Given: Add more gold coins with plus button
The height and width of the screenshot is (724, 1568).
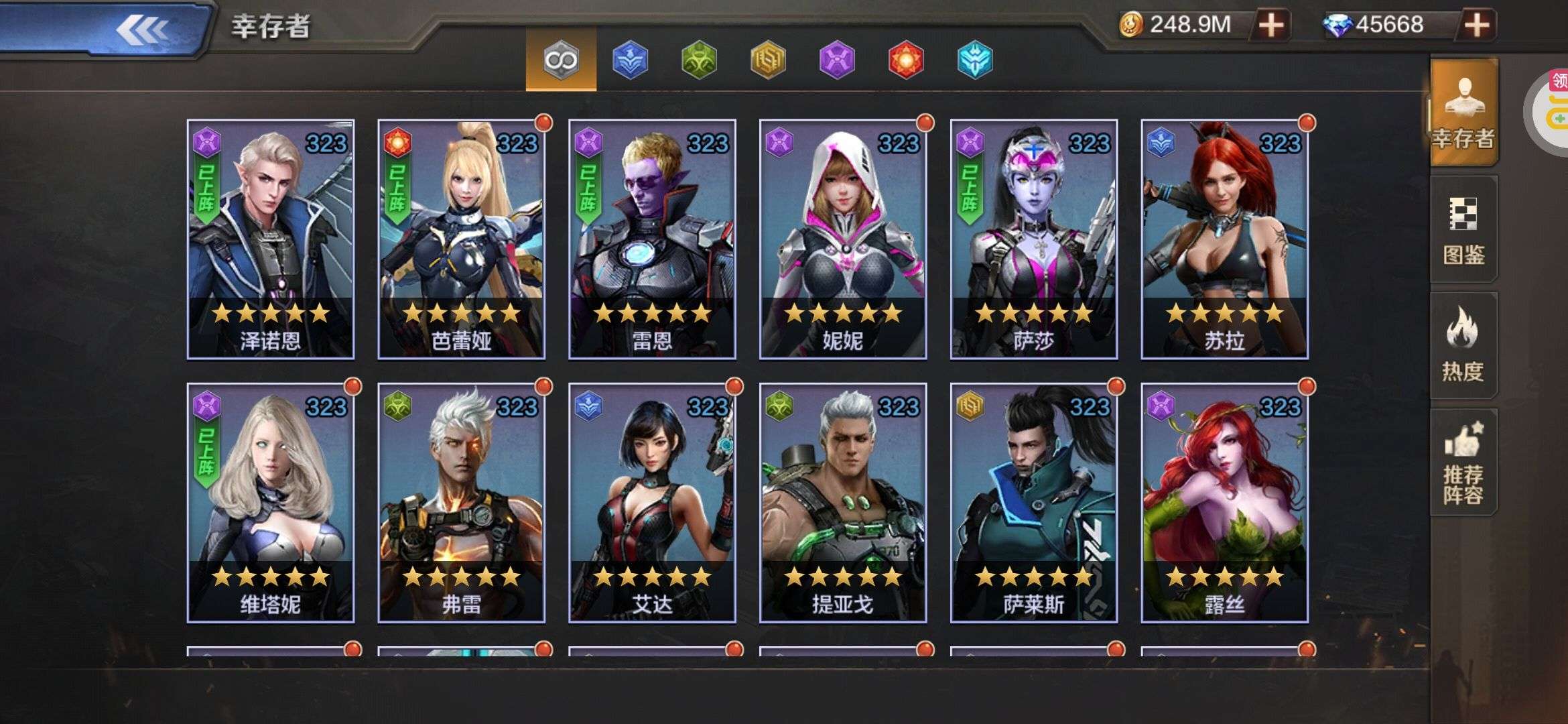Looking at the screenshot, I should point(1270,25).
